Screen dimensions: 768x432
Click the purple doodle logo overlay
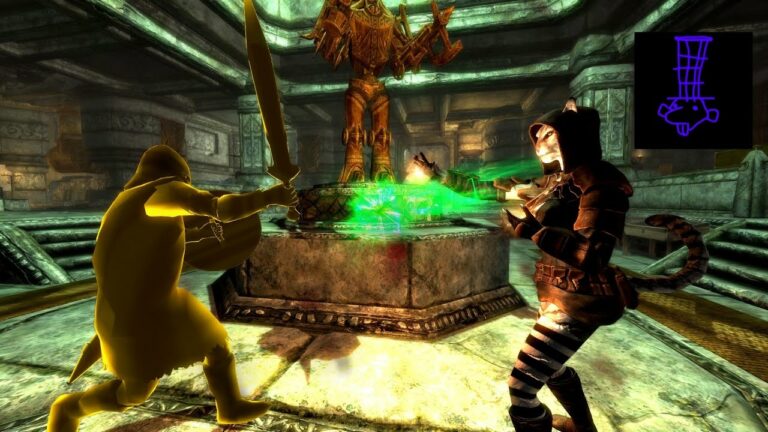coord(692,88)
